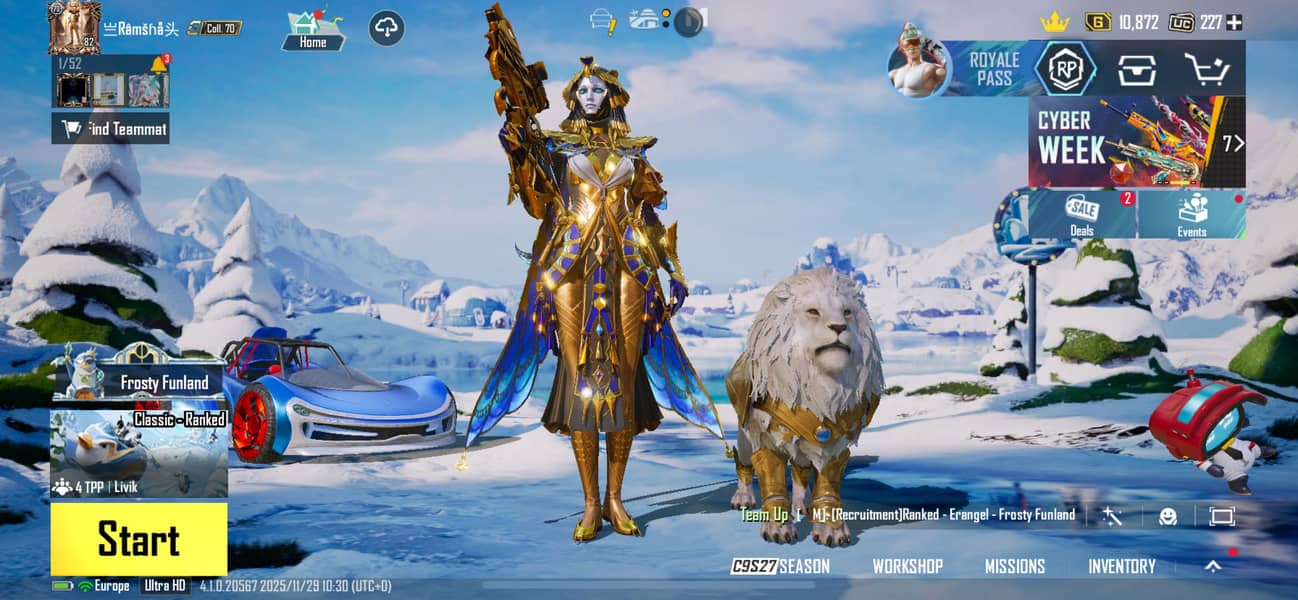Viewport: 1298px width, 600px height.
Task: Open the Cyber Week banner
Action: [x=1136, y=141]
